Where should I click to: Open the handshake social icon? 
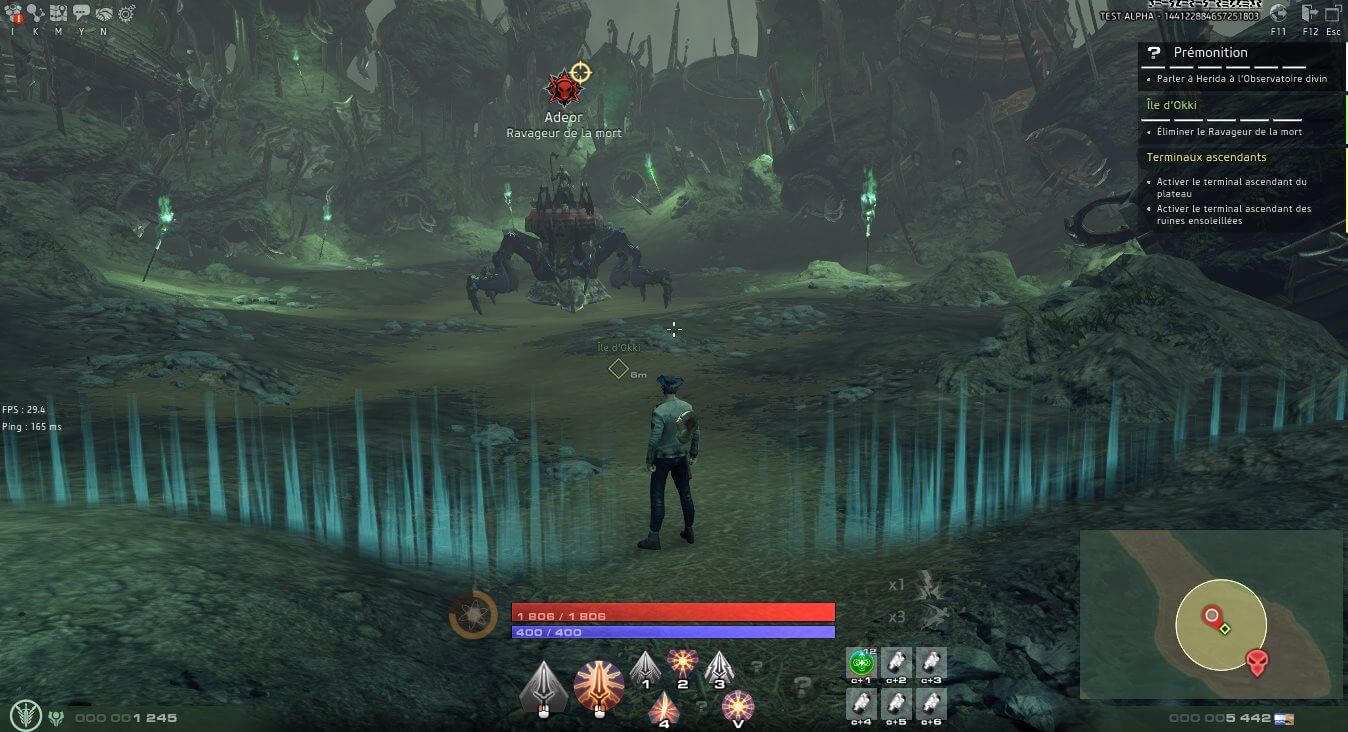coord(104,13)
